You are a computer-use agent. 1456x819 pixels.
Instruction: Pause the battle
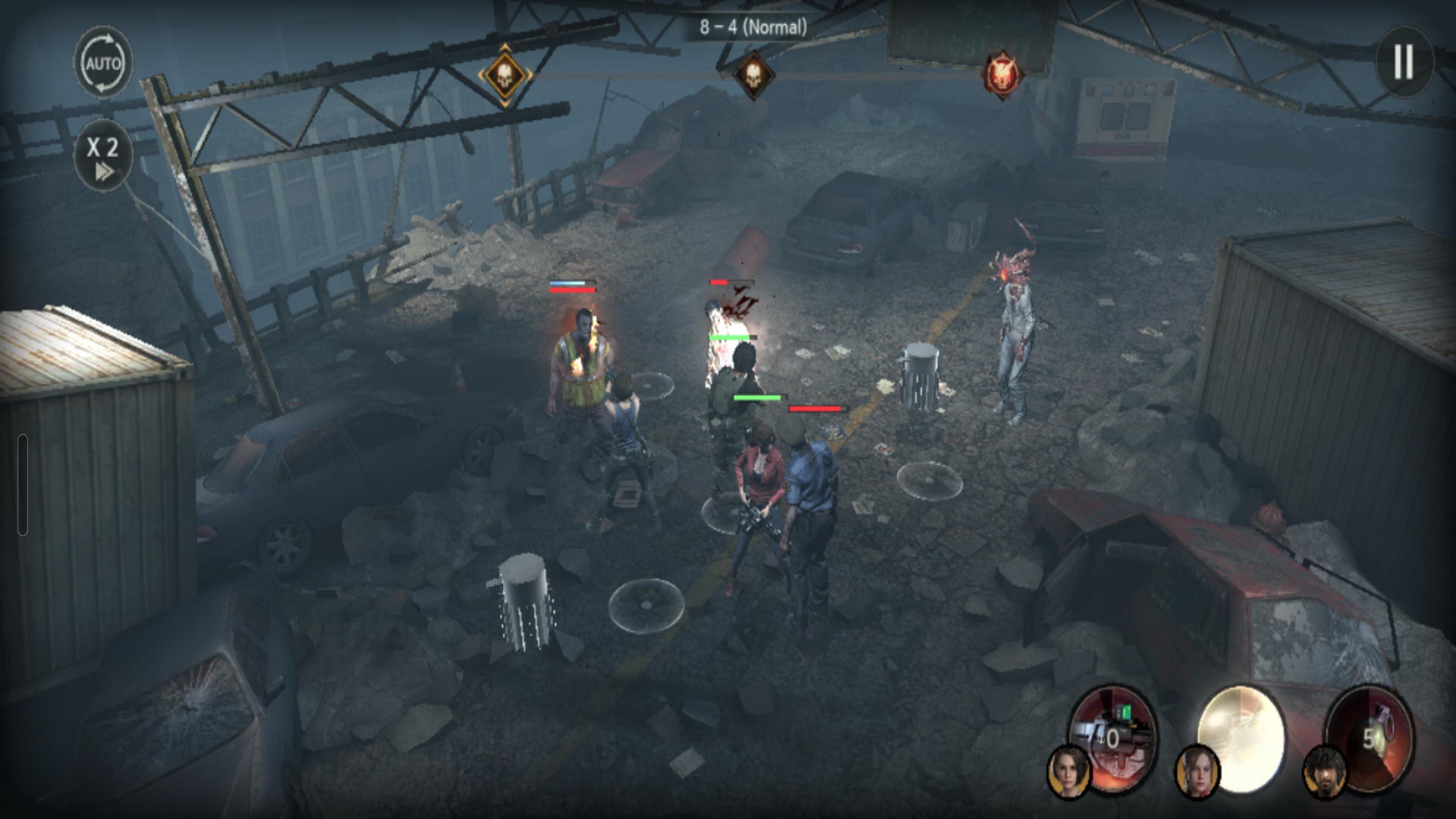pos(1404,61)
